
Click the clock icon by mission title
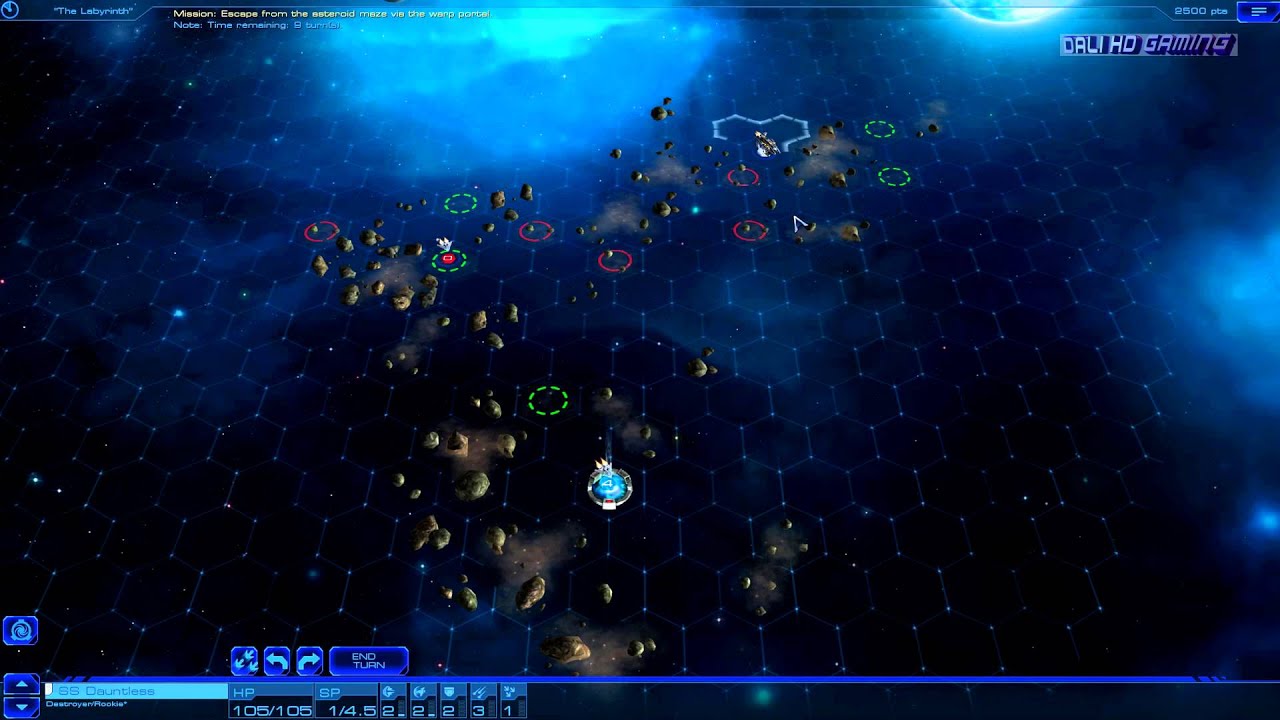point(10,11)
